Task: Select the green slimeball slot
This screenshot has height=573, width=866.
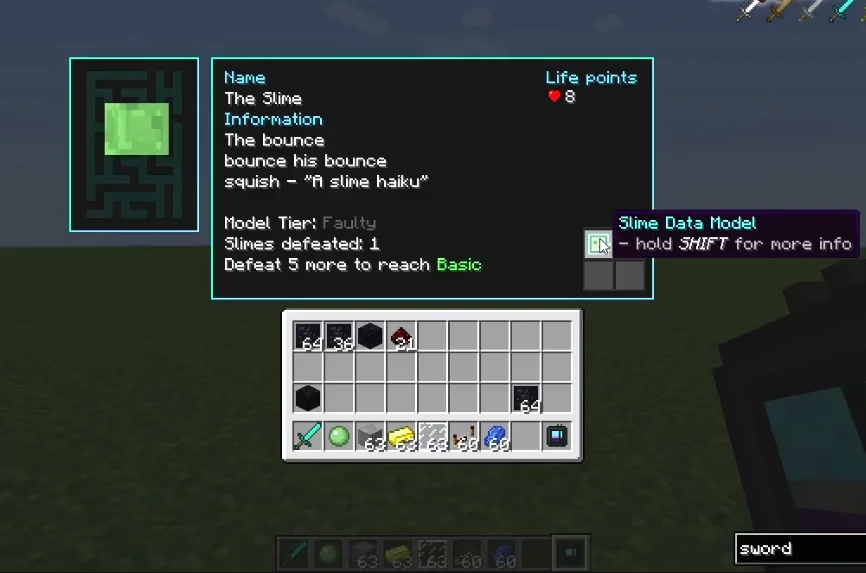Action: (339, 436)
